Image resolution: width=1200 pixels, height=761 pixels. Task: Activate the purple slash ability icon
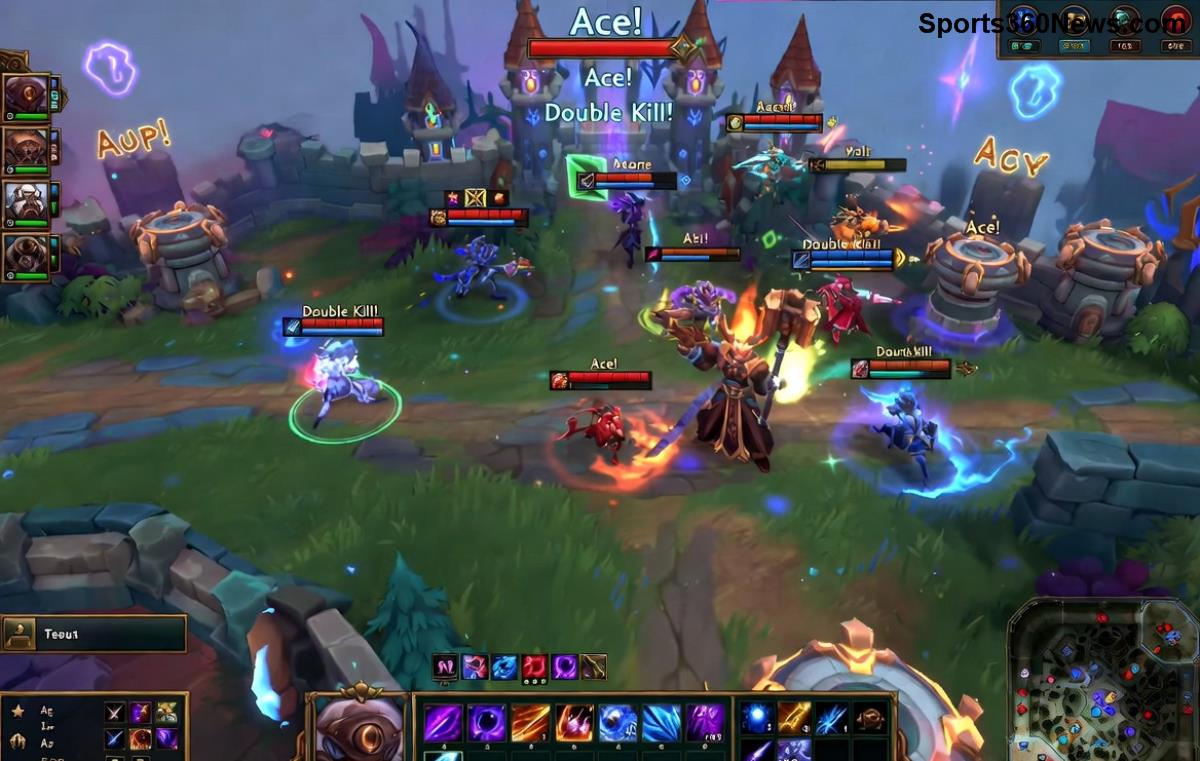pyautogui.click(x=443, y=722)
